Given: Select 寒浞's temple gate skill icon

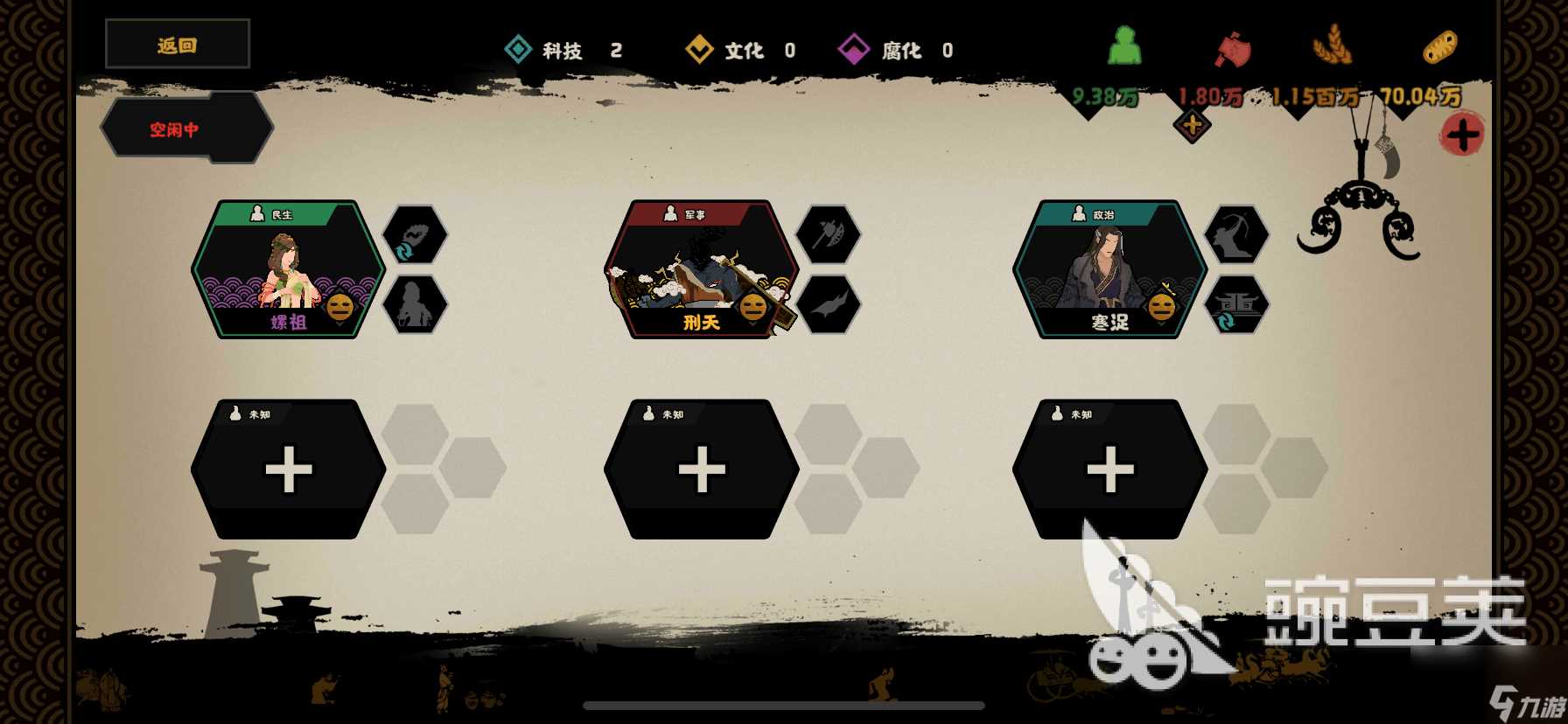Looking at the screenshot, I should click(1237, 306).
